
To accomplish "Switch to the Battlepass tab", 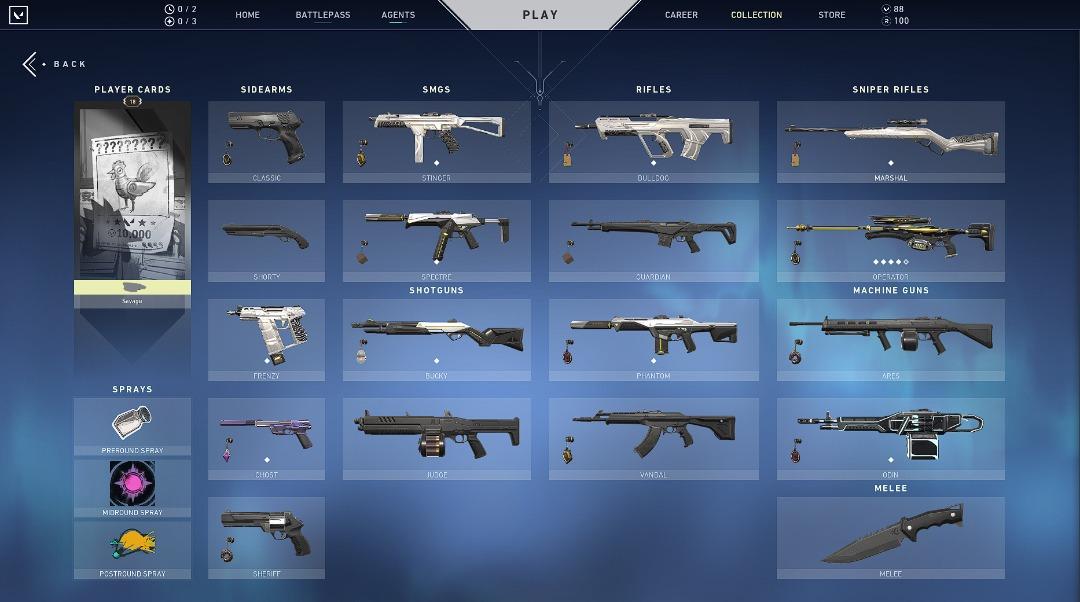I will point(323,15).
